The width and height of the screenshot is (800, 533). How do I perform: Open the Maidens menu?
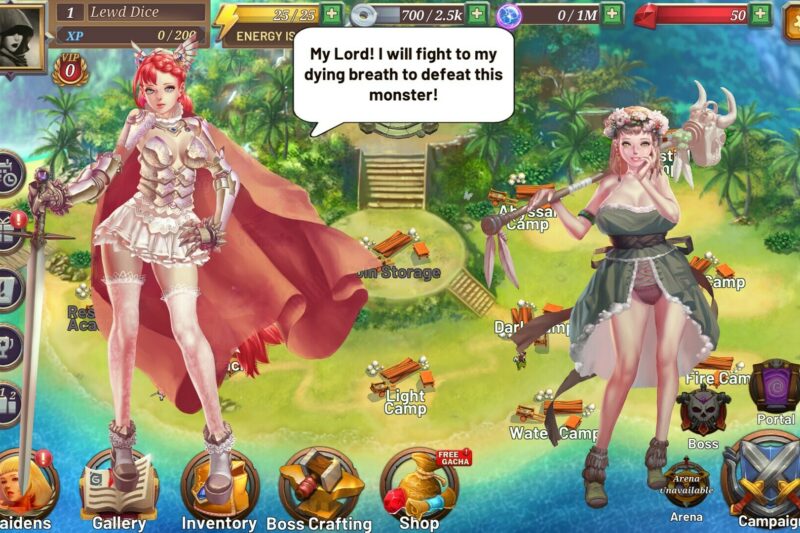[x=22, y=487]
